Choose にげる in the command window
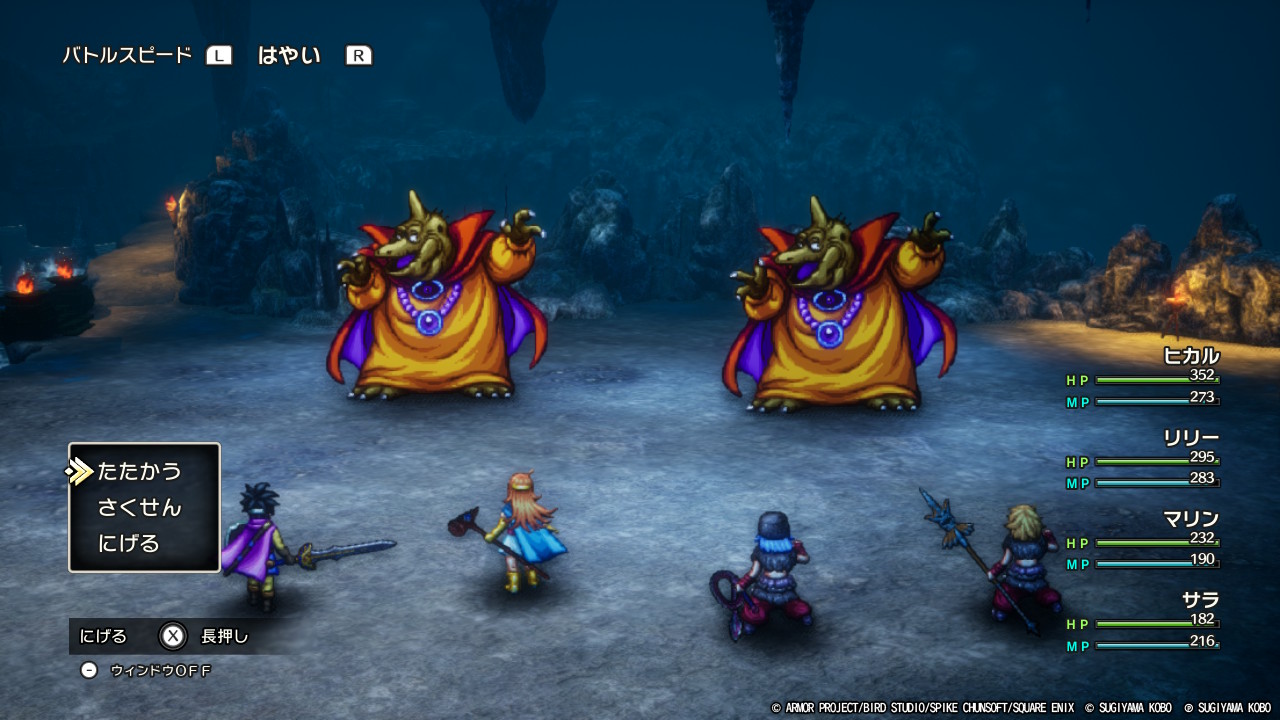The width and height of the screenshot is (1280, 720). tap(129, 544)
